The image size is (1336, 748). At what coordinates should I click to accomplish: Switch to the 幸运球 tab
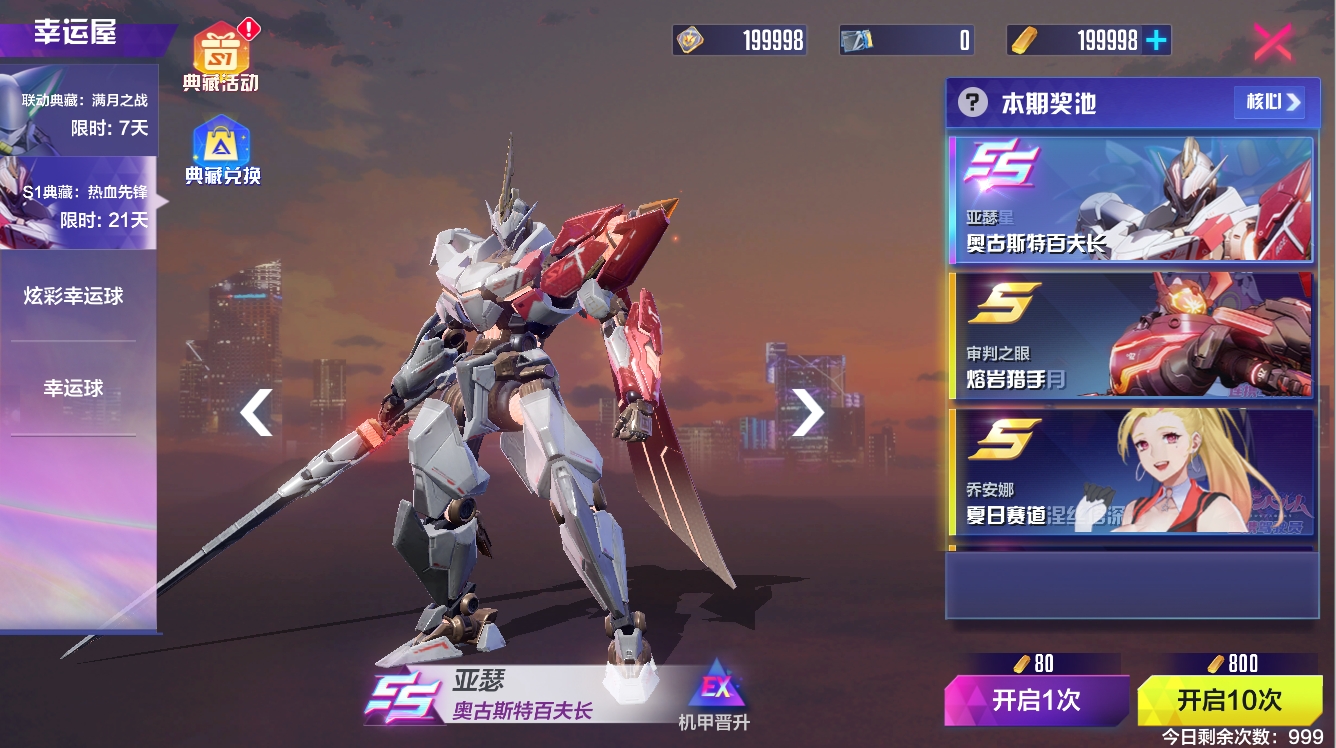click(74, 388)
